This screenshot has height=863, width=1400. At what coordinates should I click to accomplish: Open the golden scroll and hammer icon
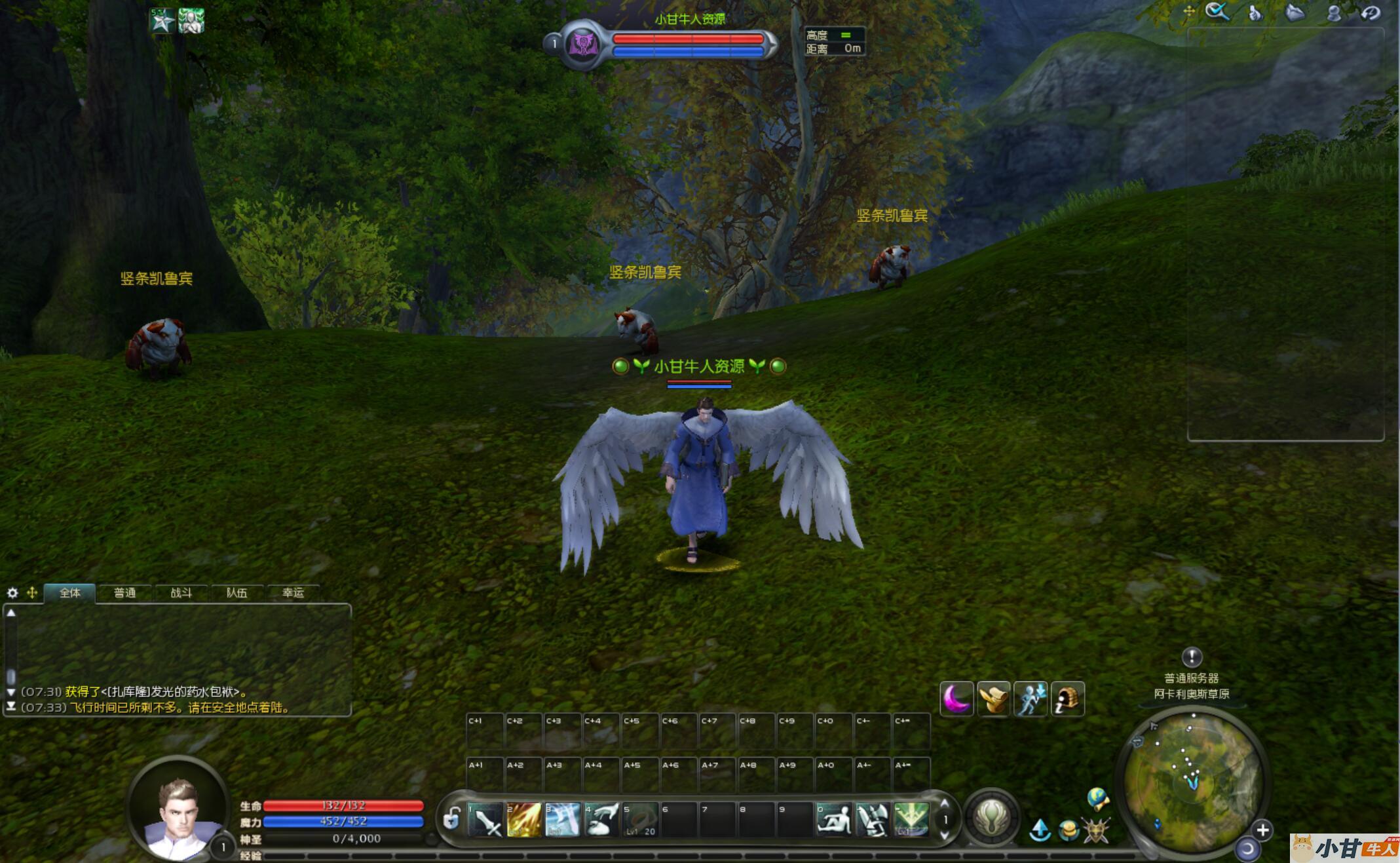(x=993, y=699)
